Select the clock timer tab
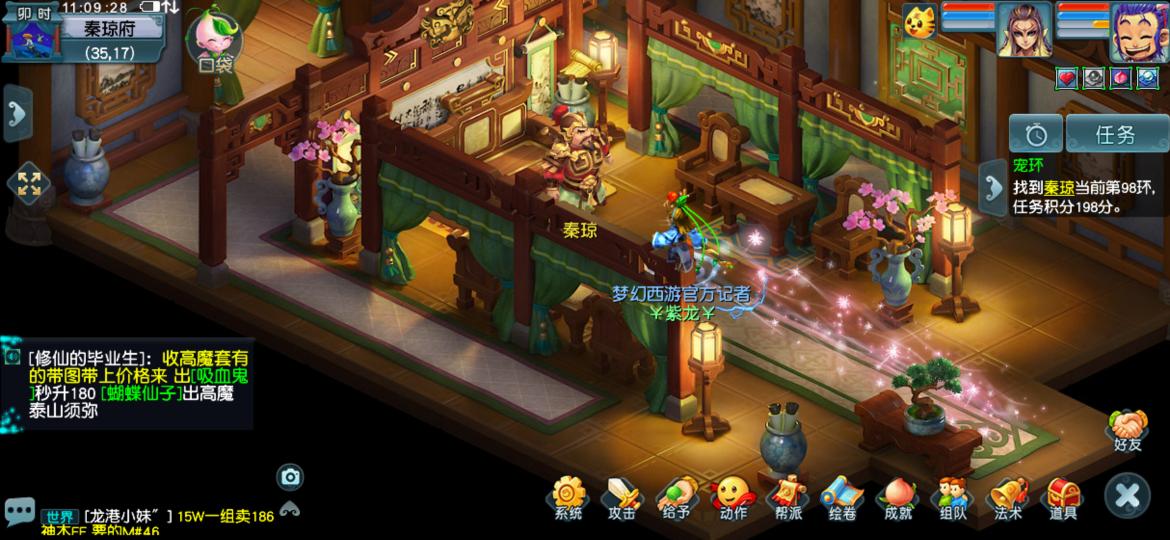 coord(1035,134)
